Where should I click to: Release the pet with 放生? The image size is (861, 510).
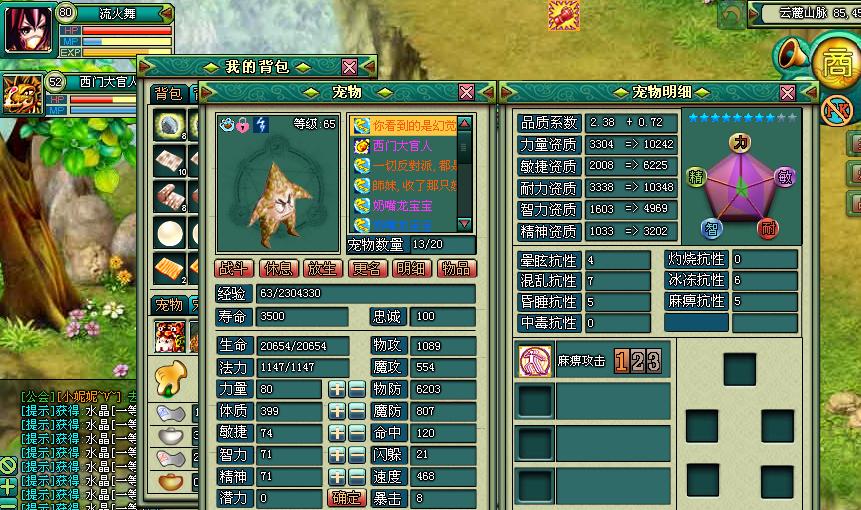pyautogui.click(x=320, y=268)
